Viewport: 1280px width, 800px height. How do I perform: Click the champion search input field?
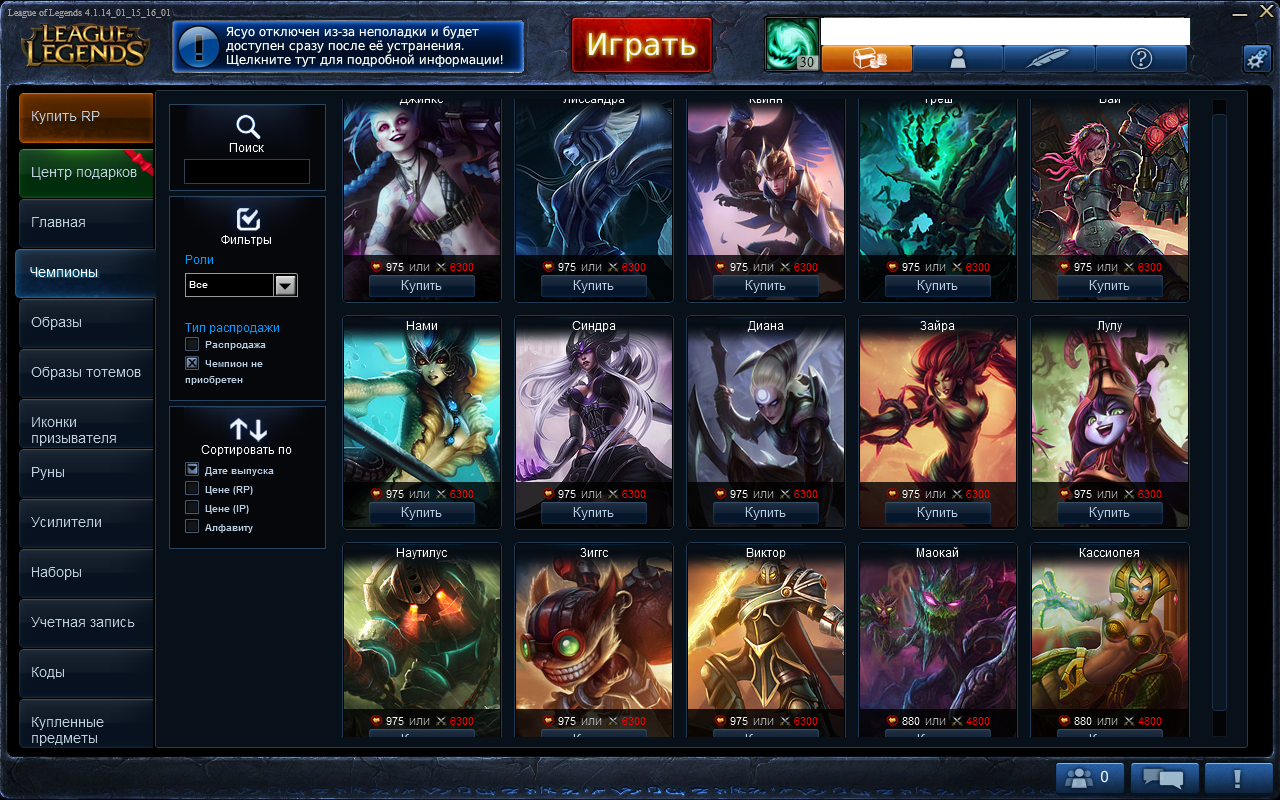(x=247, y=172)
